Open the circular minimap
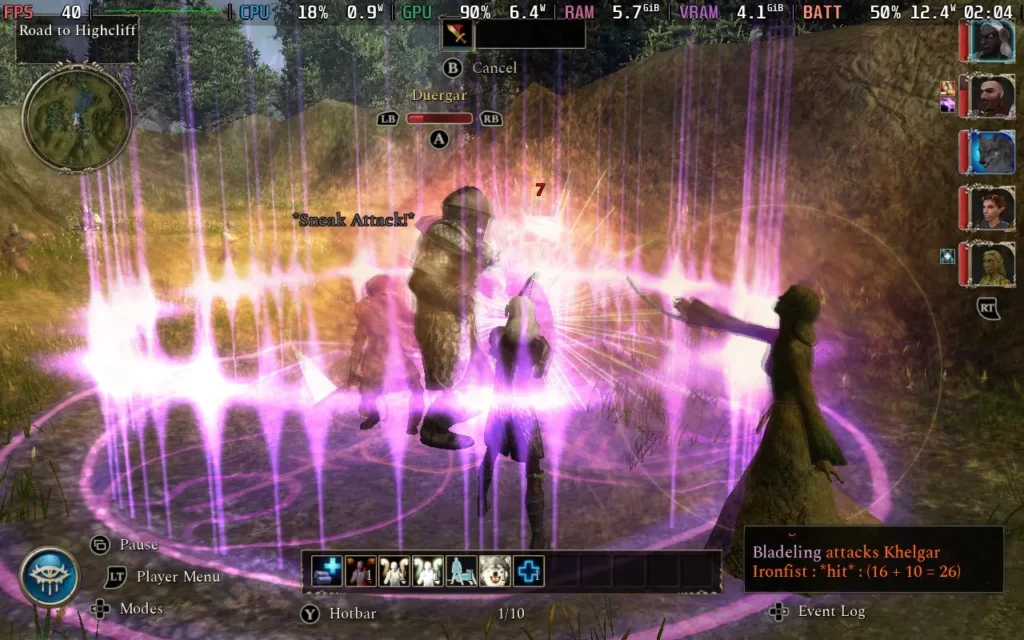This screenshot has width=1024, height=640. 77,118
